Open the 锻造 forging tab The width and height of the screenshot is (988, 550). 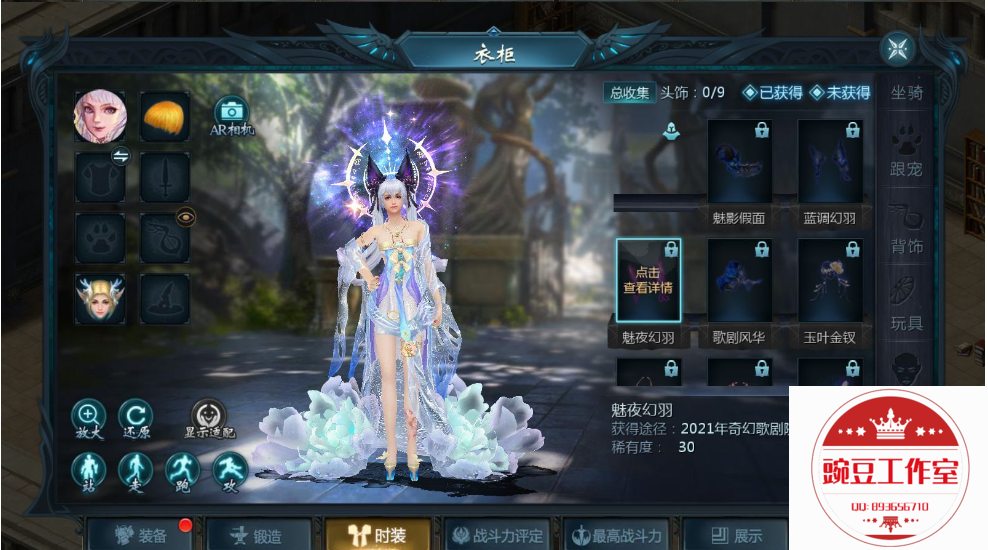point(256,535)
